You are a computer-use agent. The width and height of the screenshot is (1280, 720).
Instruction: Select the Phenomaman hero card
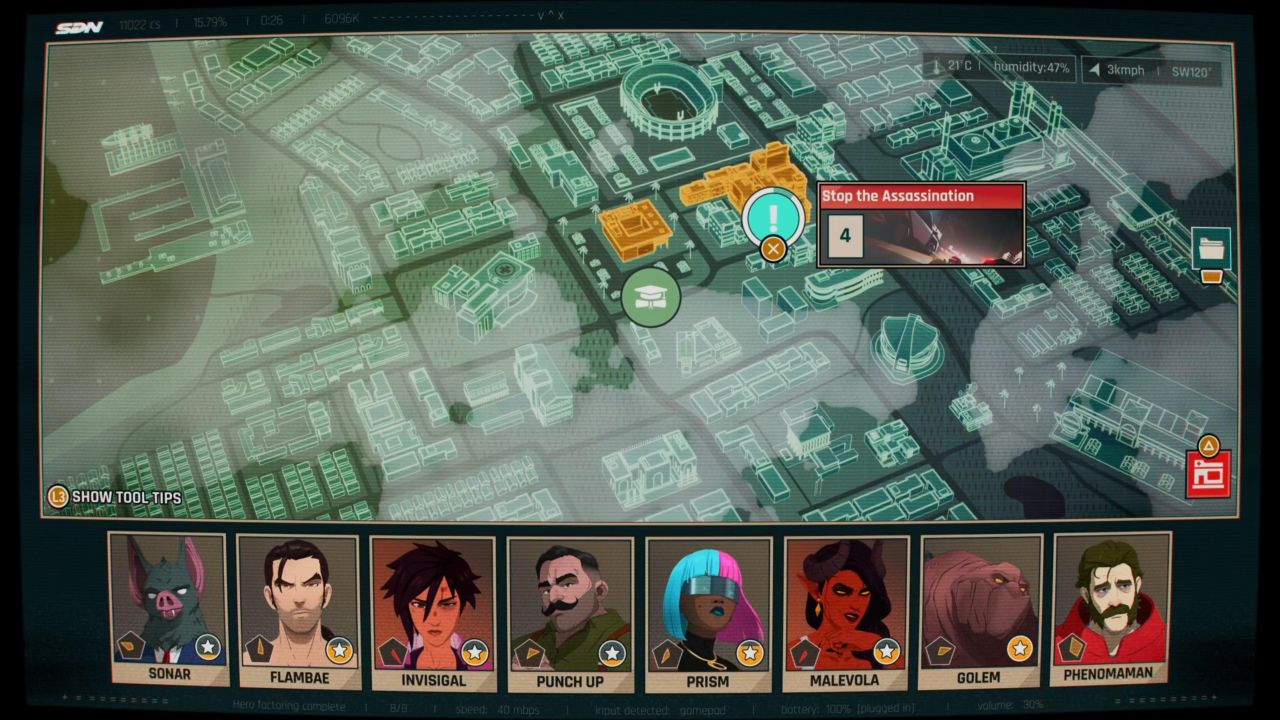pos(1110,607)
